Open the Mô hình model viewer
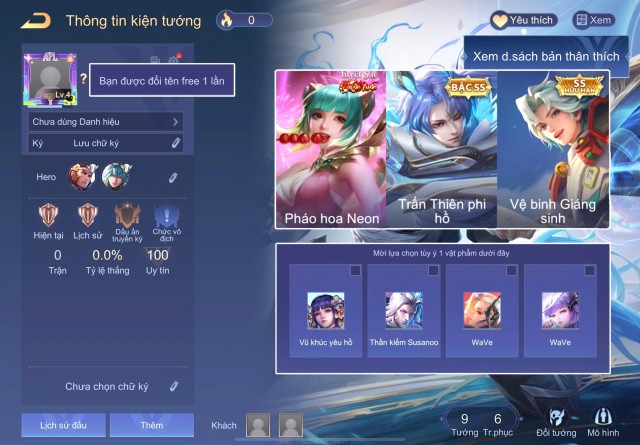 point(603,422)
